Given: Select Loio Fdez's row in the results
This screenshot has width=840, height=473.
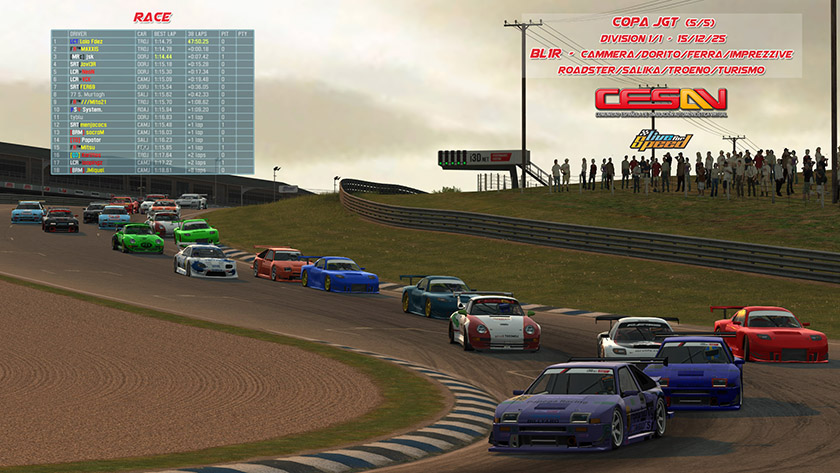Looking at the screenshot, I should click(x=93, y=41).
